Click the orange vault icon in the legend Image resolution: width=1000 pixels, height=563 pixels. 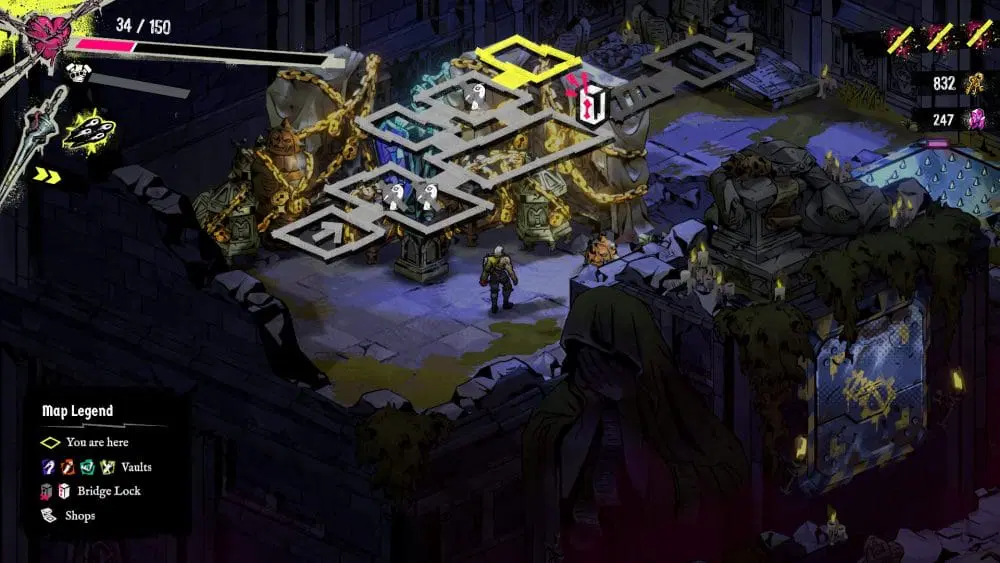pos(67,467)
